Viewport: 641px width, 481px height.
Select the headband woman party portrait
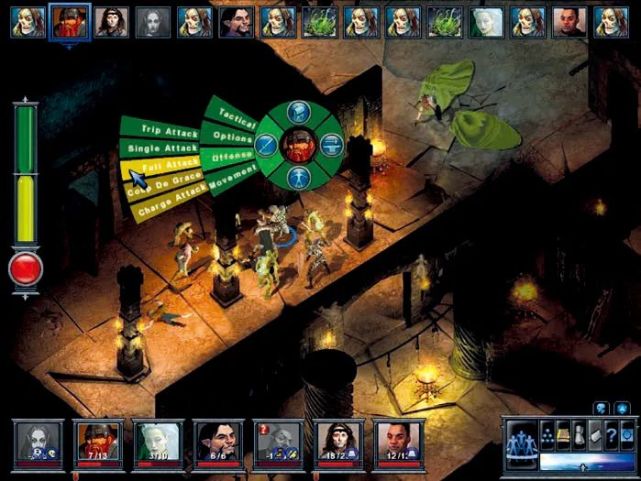coord(338,441)
